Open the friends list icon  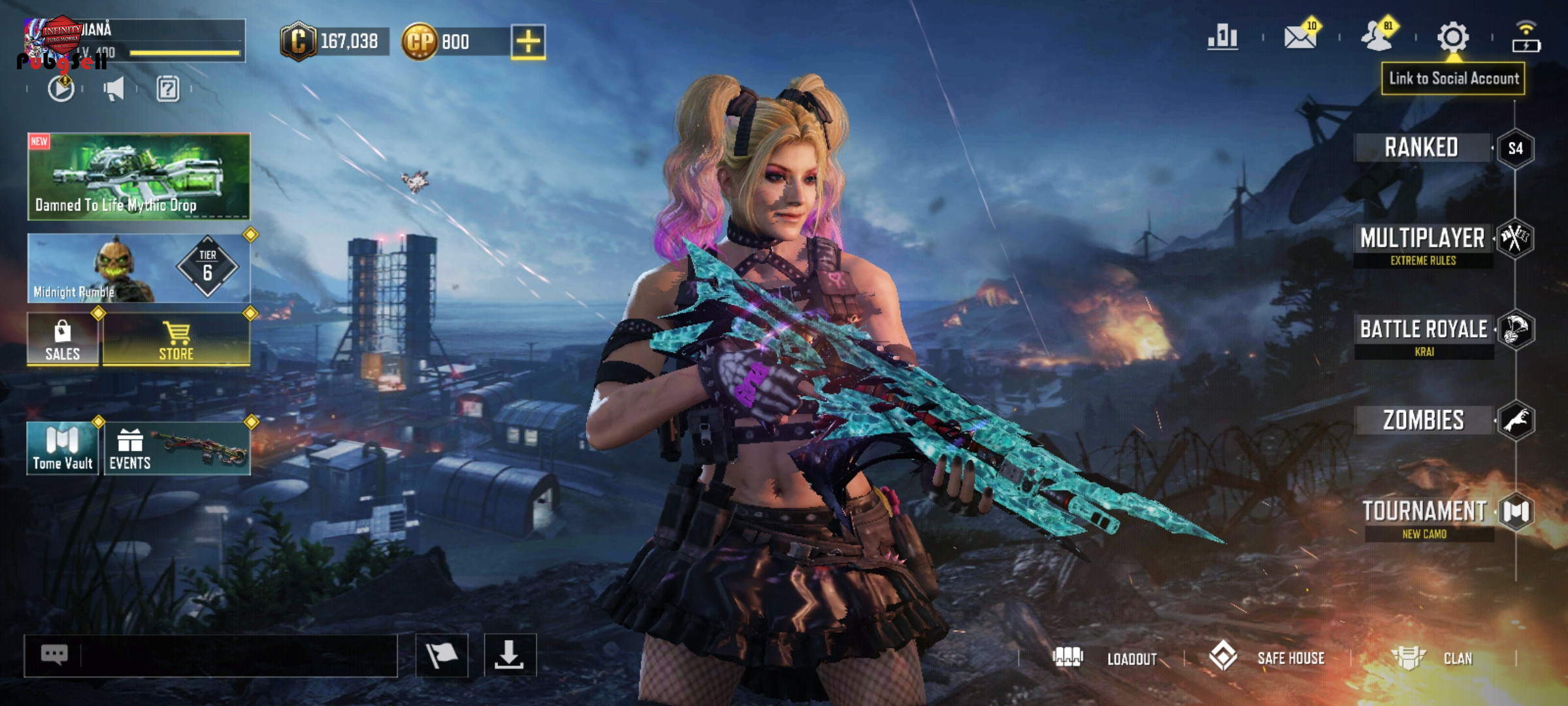pos(1377,37)
